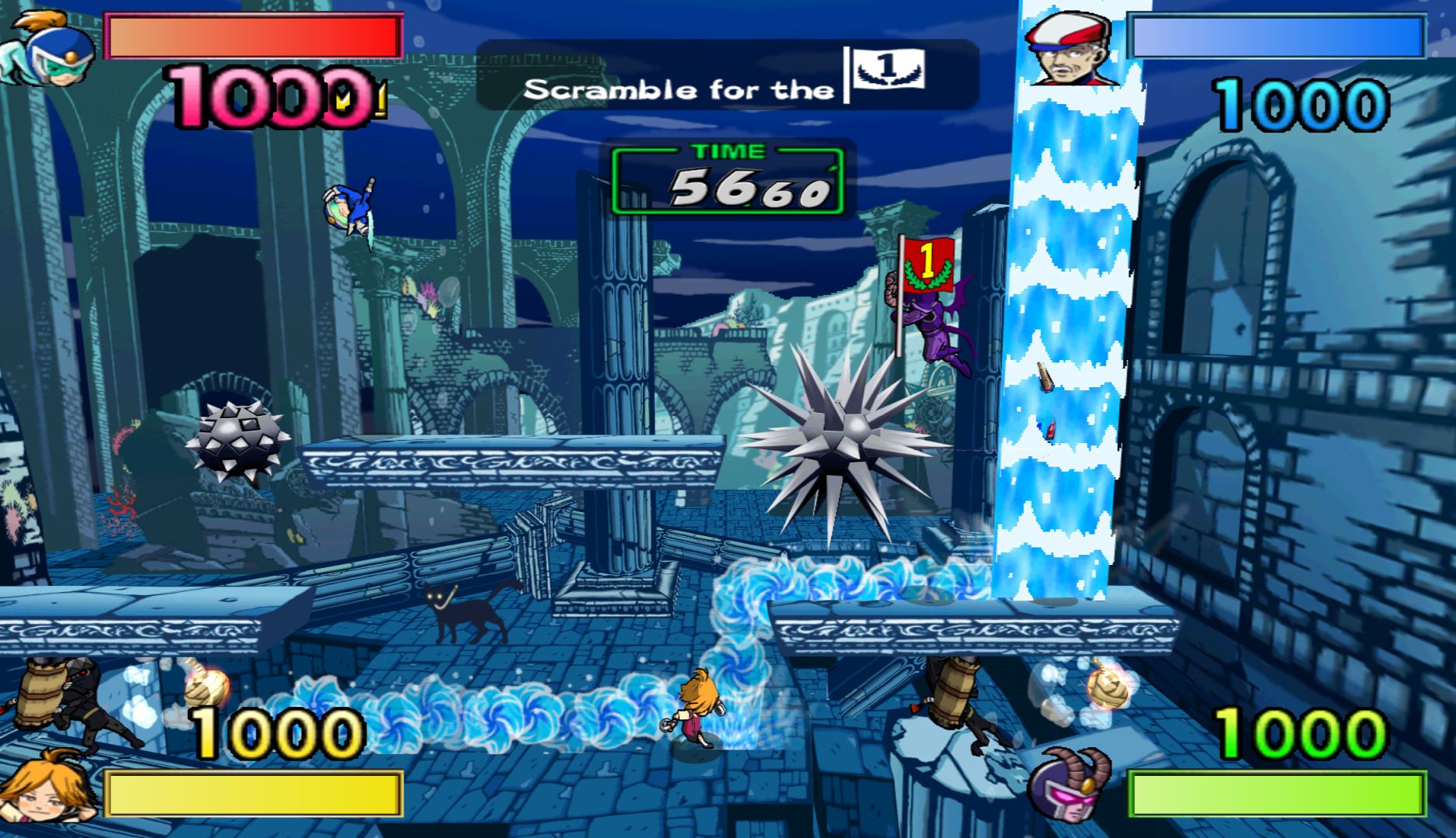Click Captain Blue Jr.'s blue-helmet portrait
The width and height of the screenshot is (1456, 838).
48,48
